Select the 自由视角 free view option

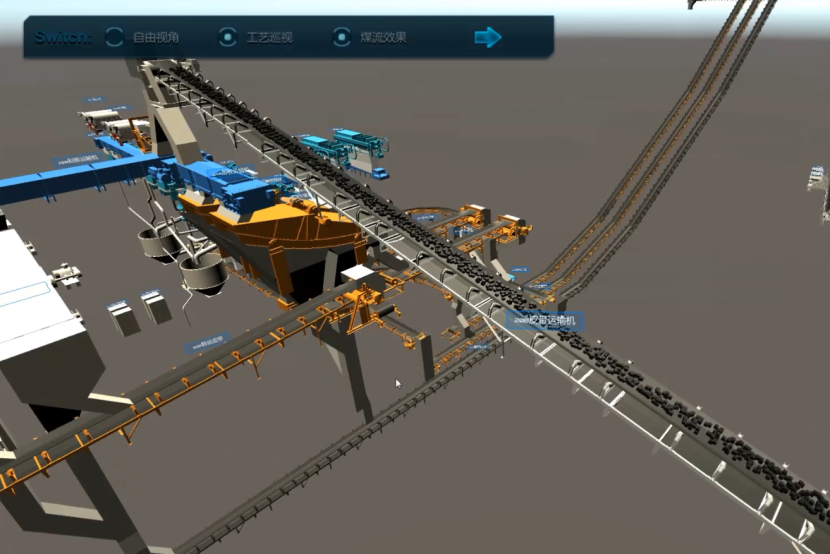pos(116,38)
